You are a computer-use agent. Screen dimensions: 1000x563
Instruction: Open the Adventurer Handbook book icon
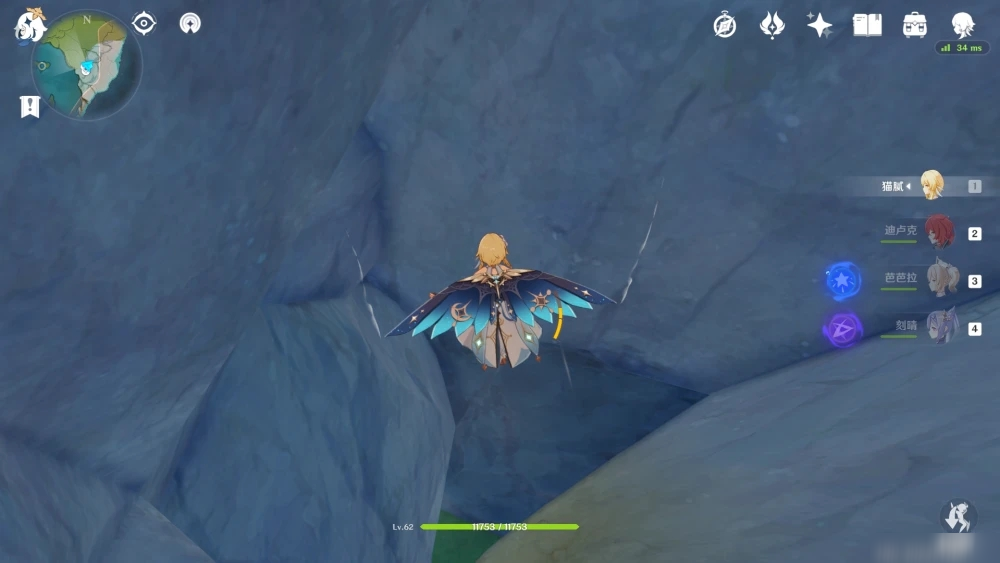867,25
